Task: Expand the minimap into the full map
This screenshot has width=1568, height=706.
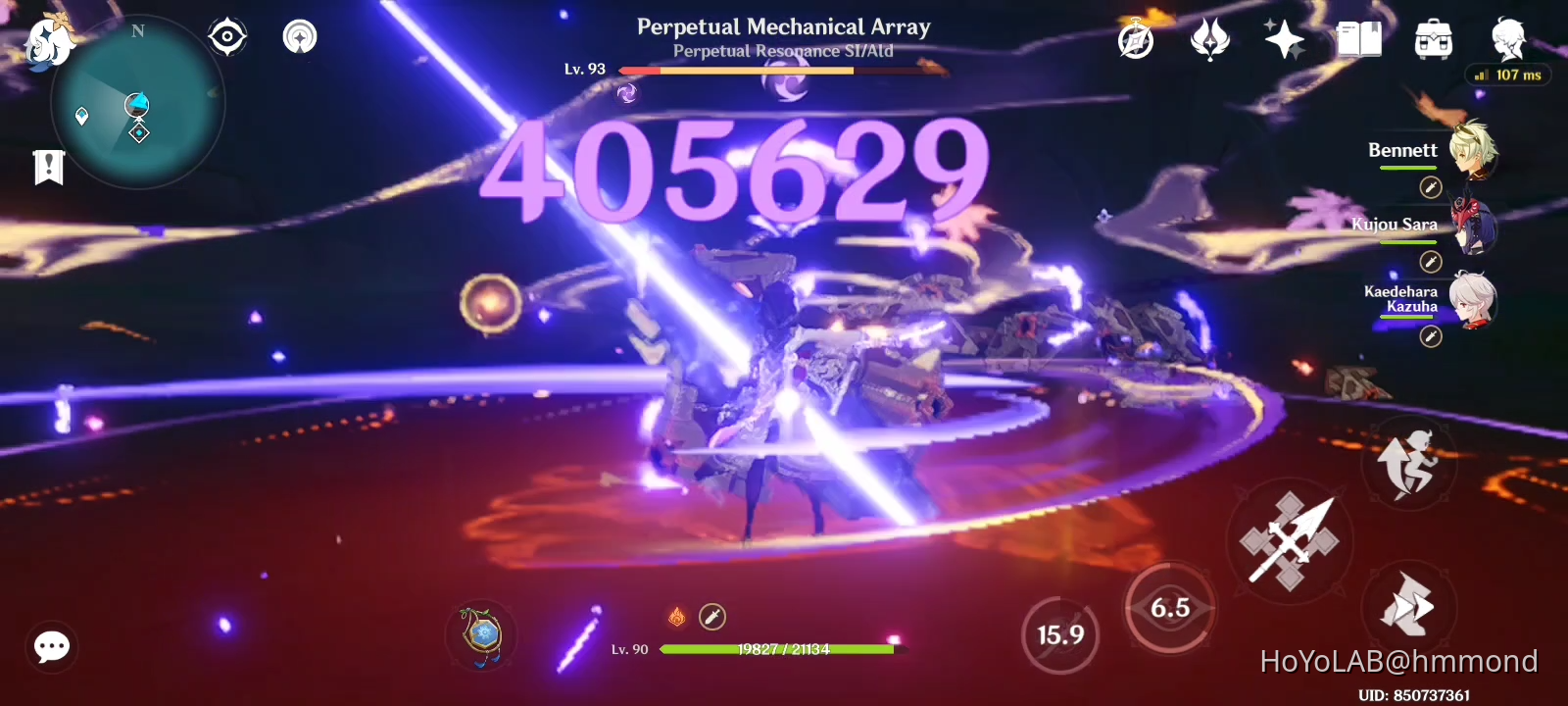Action: point(137,103)
